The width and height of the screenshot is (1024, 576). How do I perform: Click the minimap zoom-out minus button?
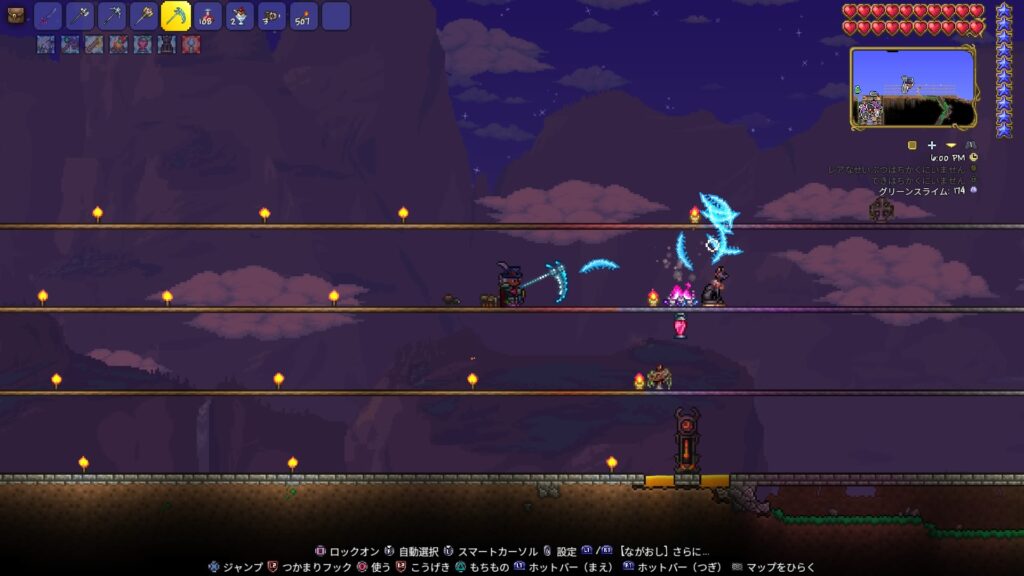pos(951,144)
